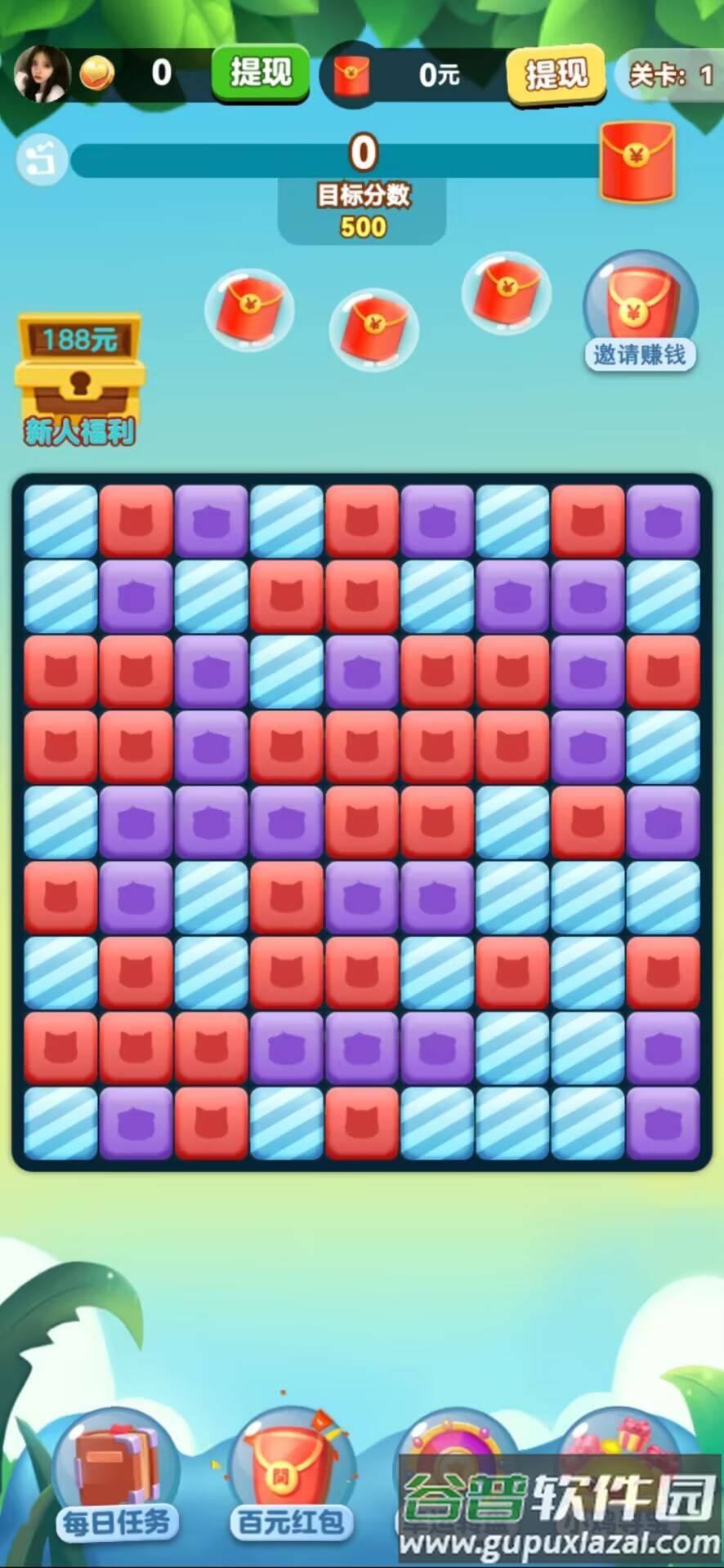Image resolution: width=724 pixels, height=1568 pixels.
Task: Open the 每日任务 daily tasks
Action: click(116, 1474)
